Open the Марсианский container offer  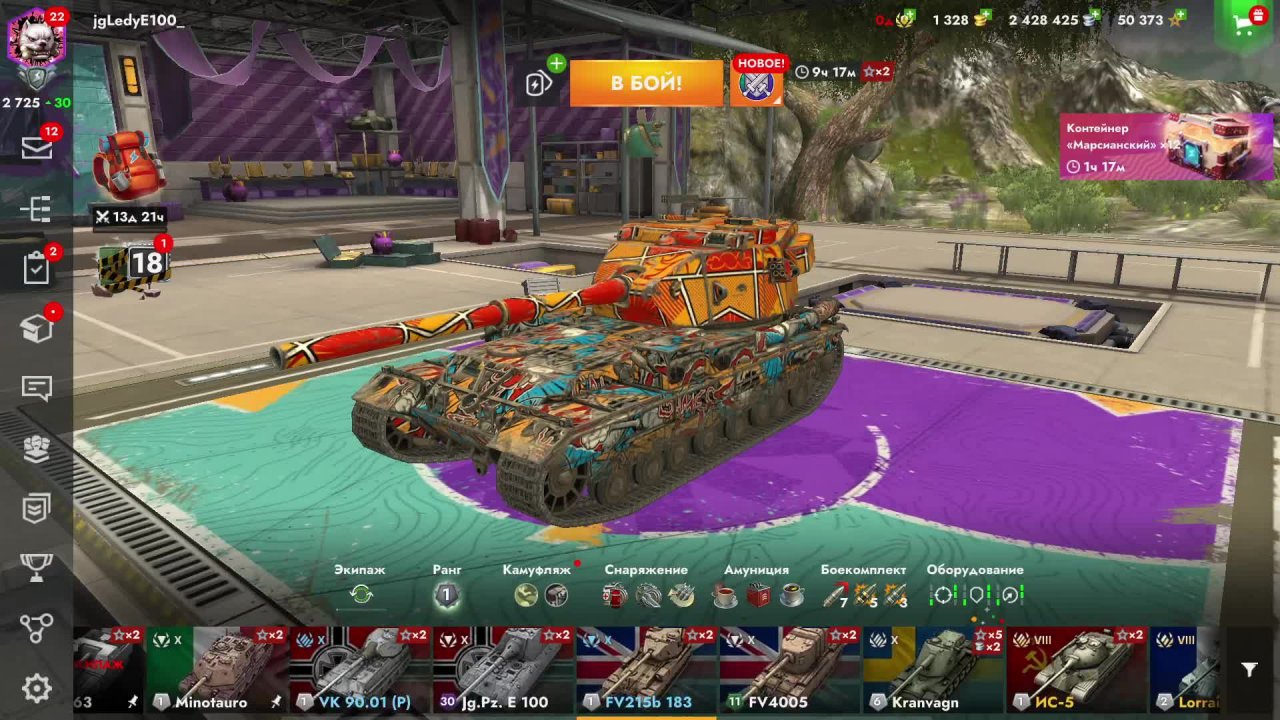(1166, 146)
